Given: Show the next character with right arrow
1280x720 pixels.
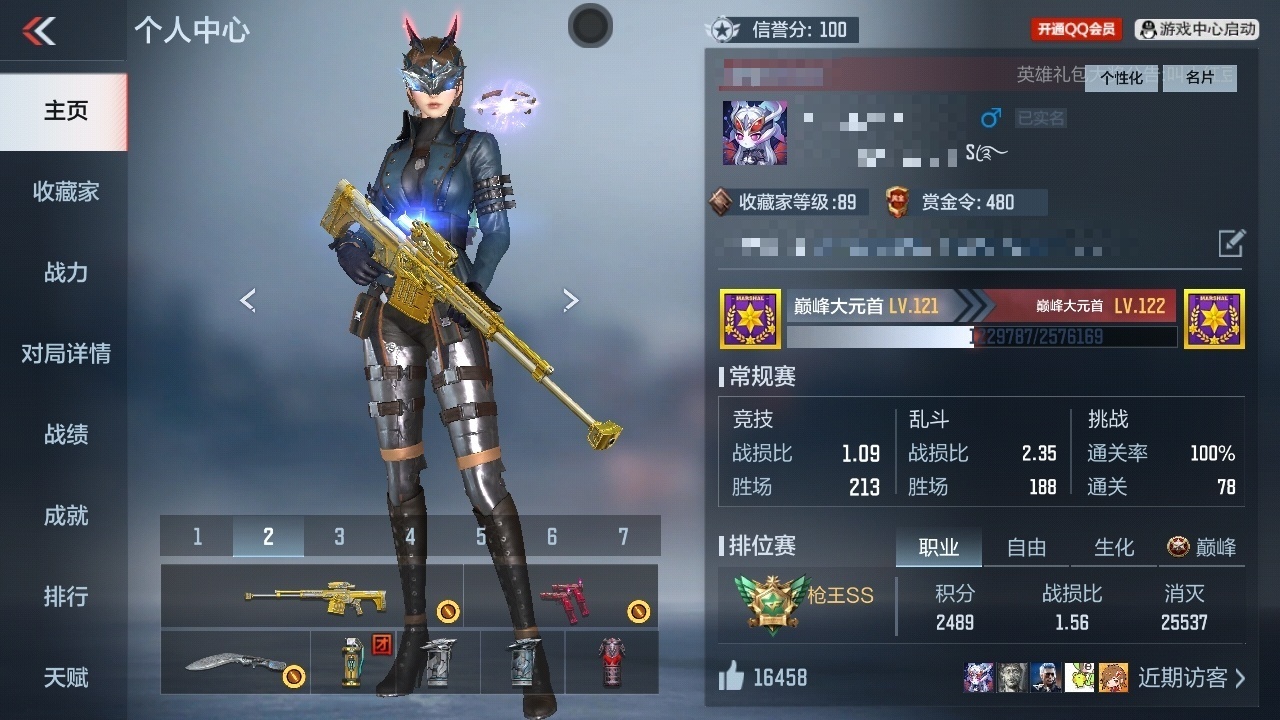Looking at the screenshot, I should click(x=570, y=300).
